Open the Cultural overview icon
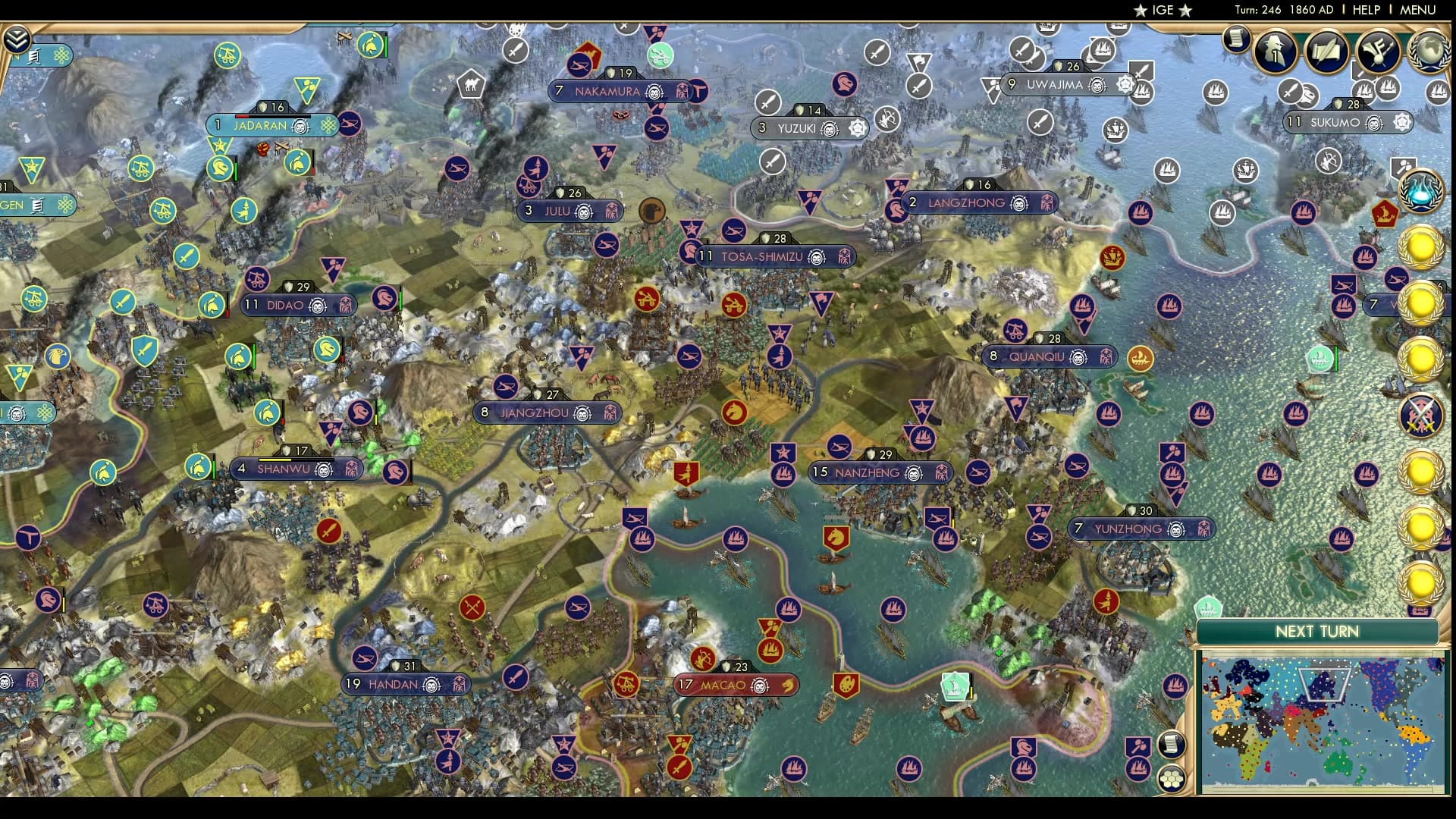1456x819 pixels. coord(1376,52)
